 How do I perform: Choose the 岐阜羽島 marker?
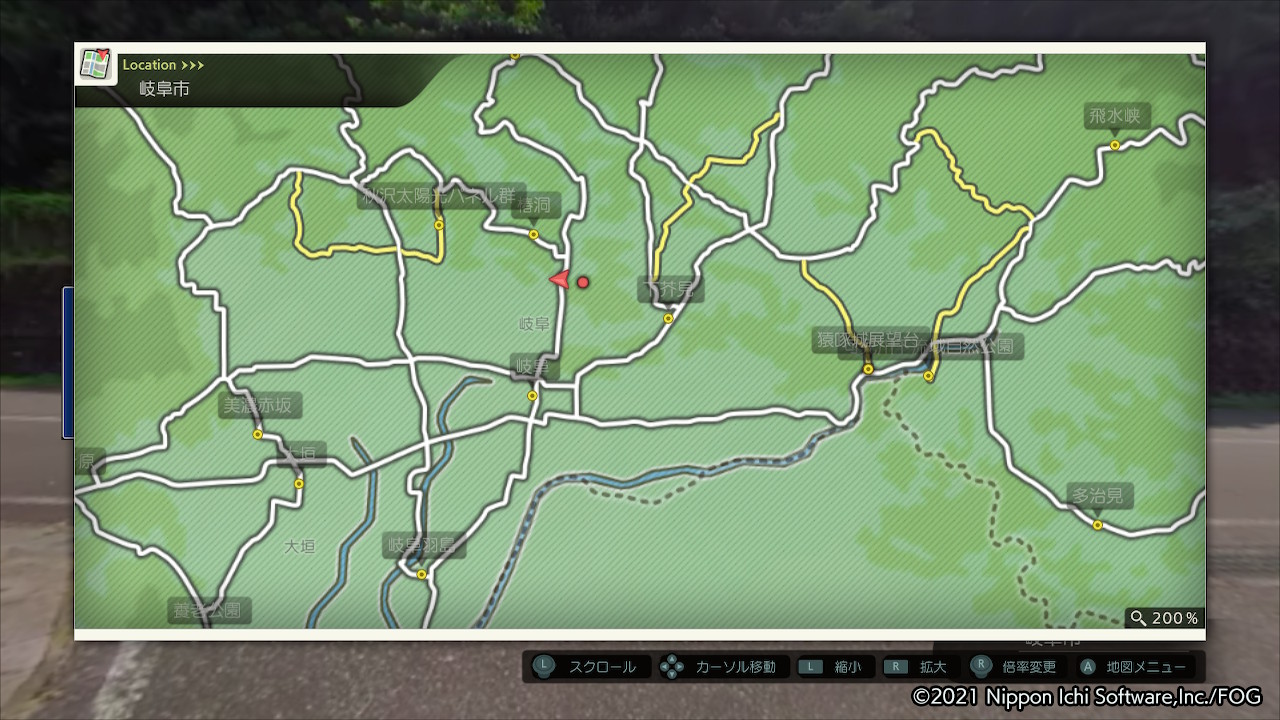click(x=422, y=574)
